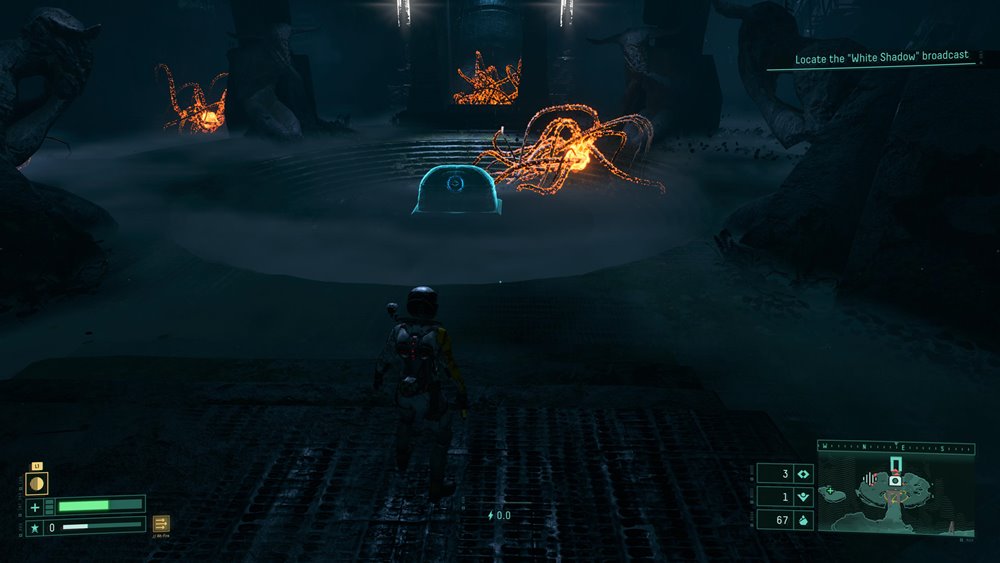Choose the obolite currency icon

[802, 520]
